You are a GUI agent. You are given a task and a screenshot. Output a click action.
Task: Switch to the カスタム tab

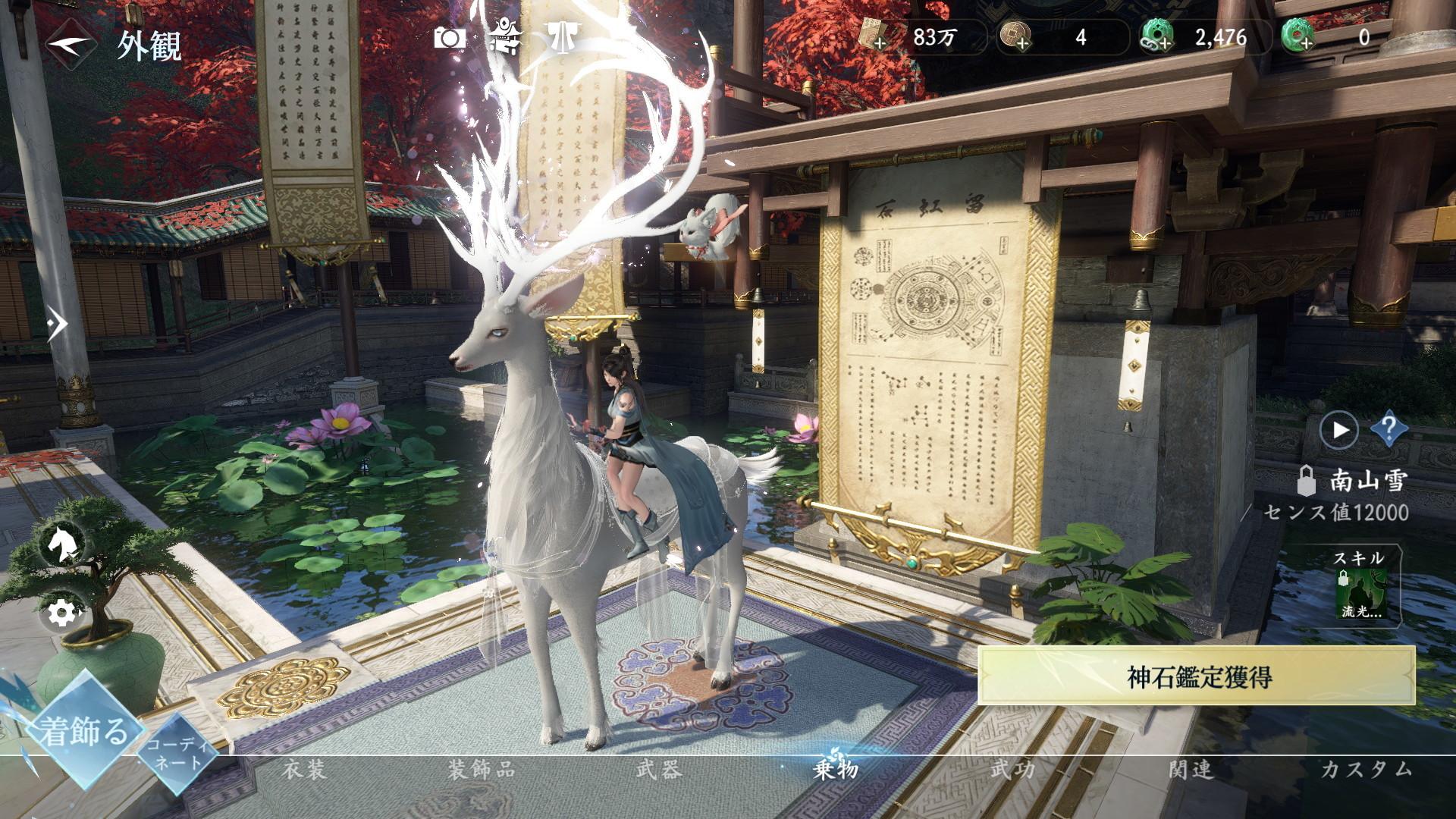[x=1367, y=770]
